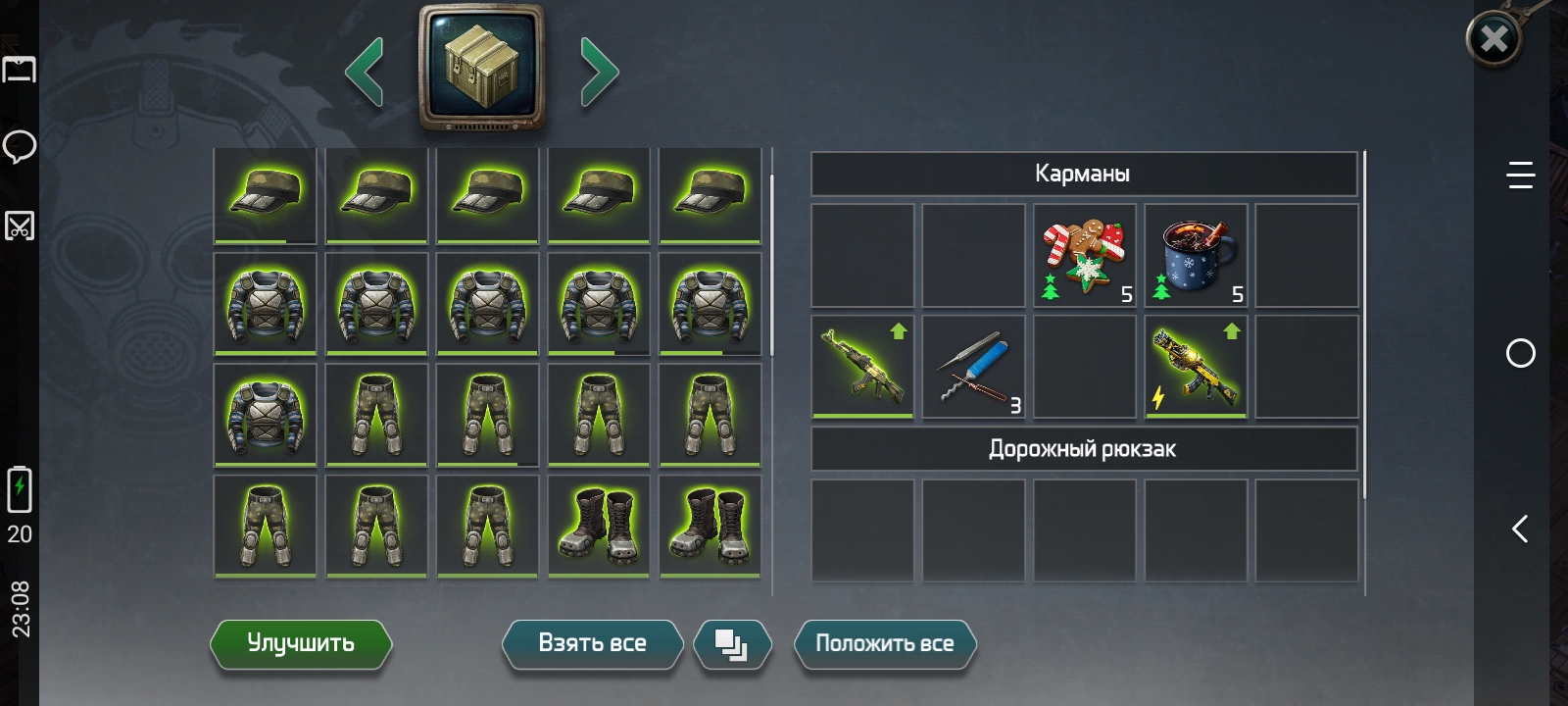Screen dimensions: 1568x706
Task: Switch to the next chest
Action: point(599,71)
